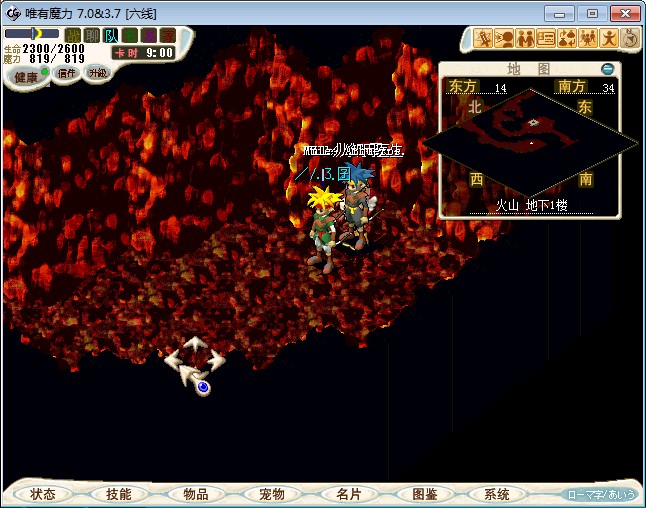Open the 系统 system menu
This screenshot has width=646, height=508.
(497, 494)
